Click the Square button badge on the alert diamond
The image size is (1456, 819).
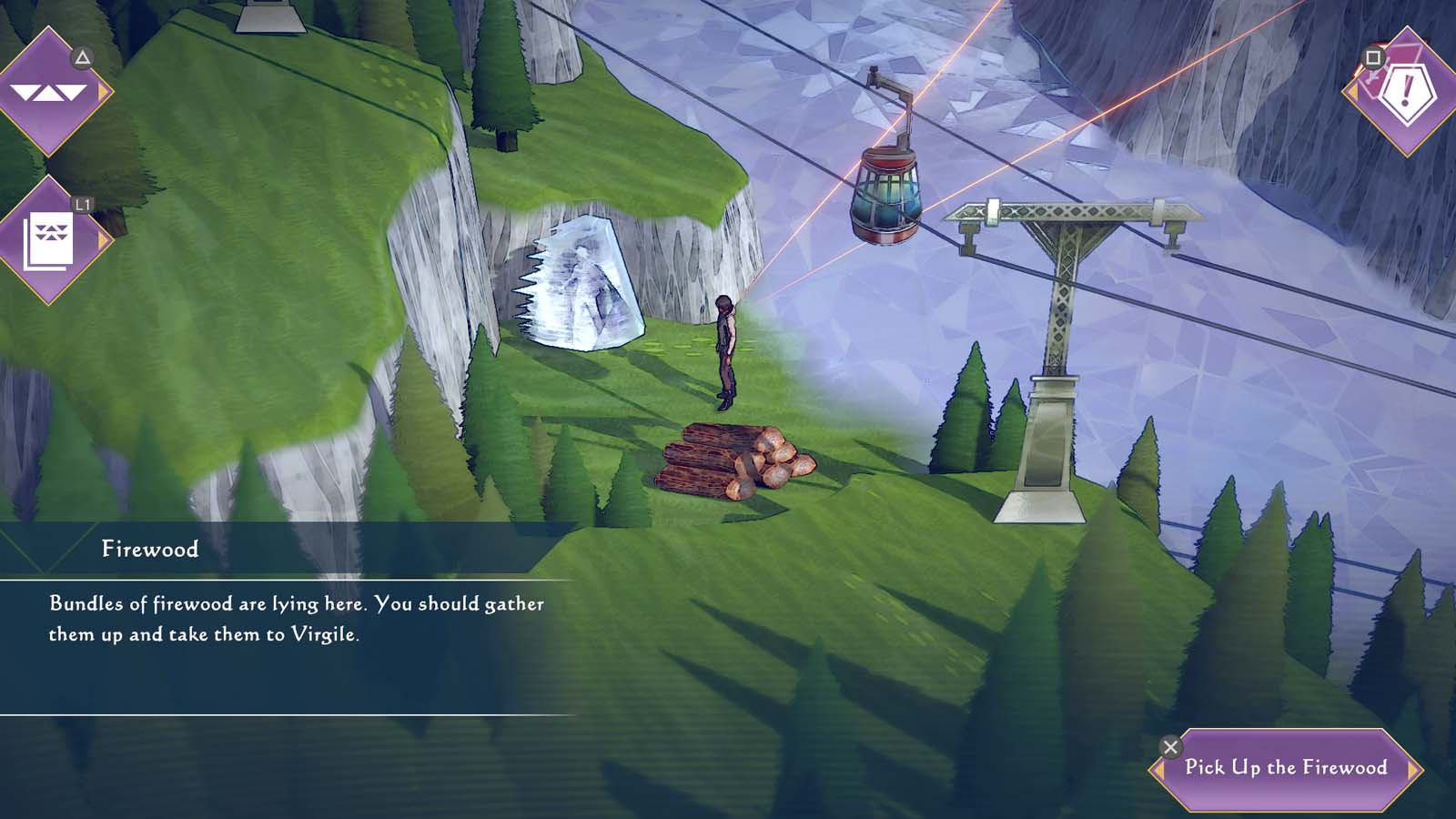(x=1373, y=57)
